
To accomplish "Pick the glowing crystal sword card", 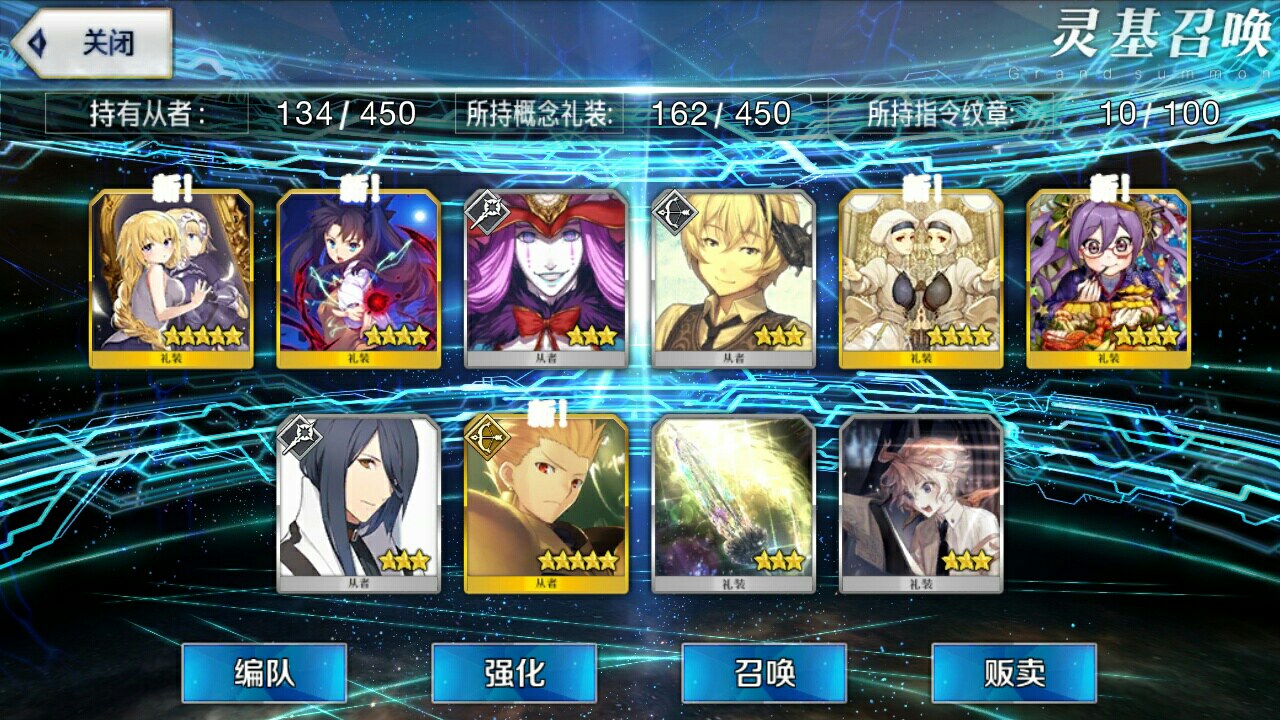I will 733,504.
